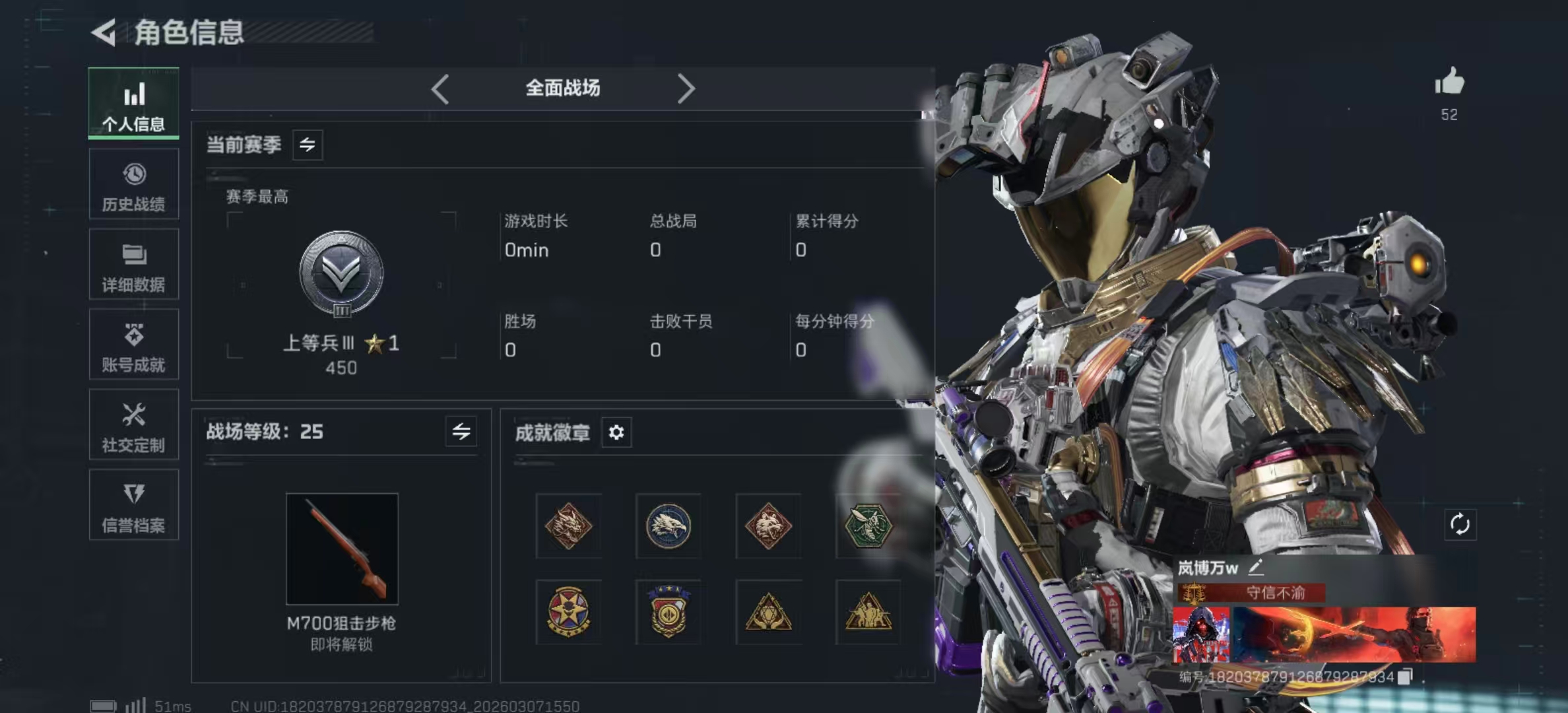Go back using the arrow beside 角色信息
Viewport: 1568px width, 713px height.
coord(104,32)
